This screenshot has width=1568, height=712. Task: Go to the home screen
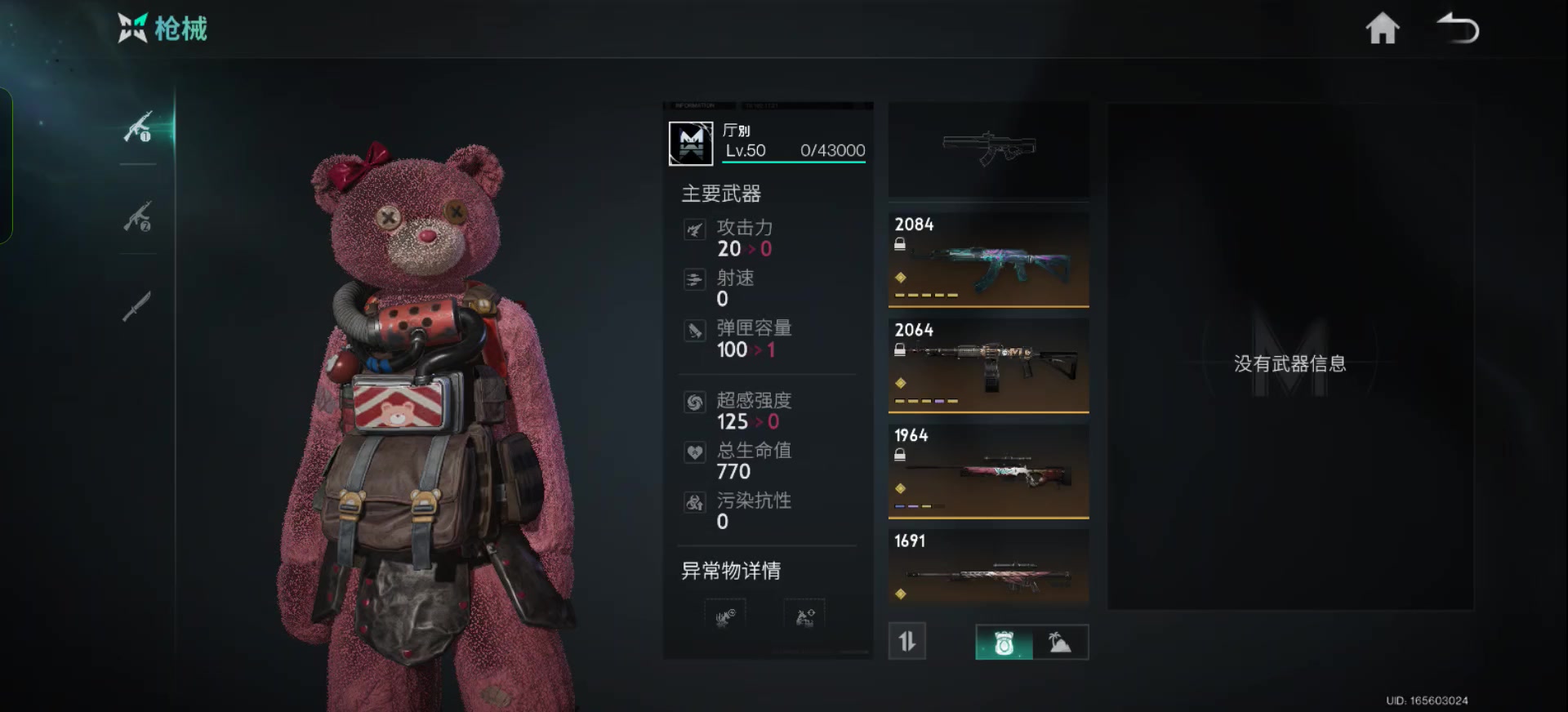tap(1382, 29)
